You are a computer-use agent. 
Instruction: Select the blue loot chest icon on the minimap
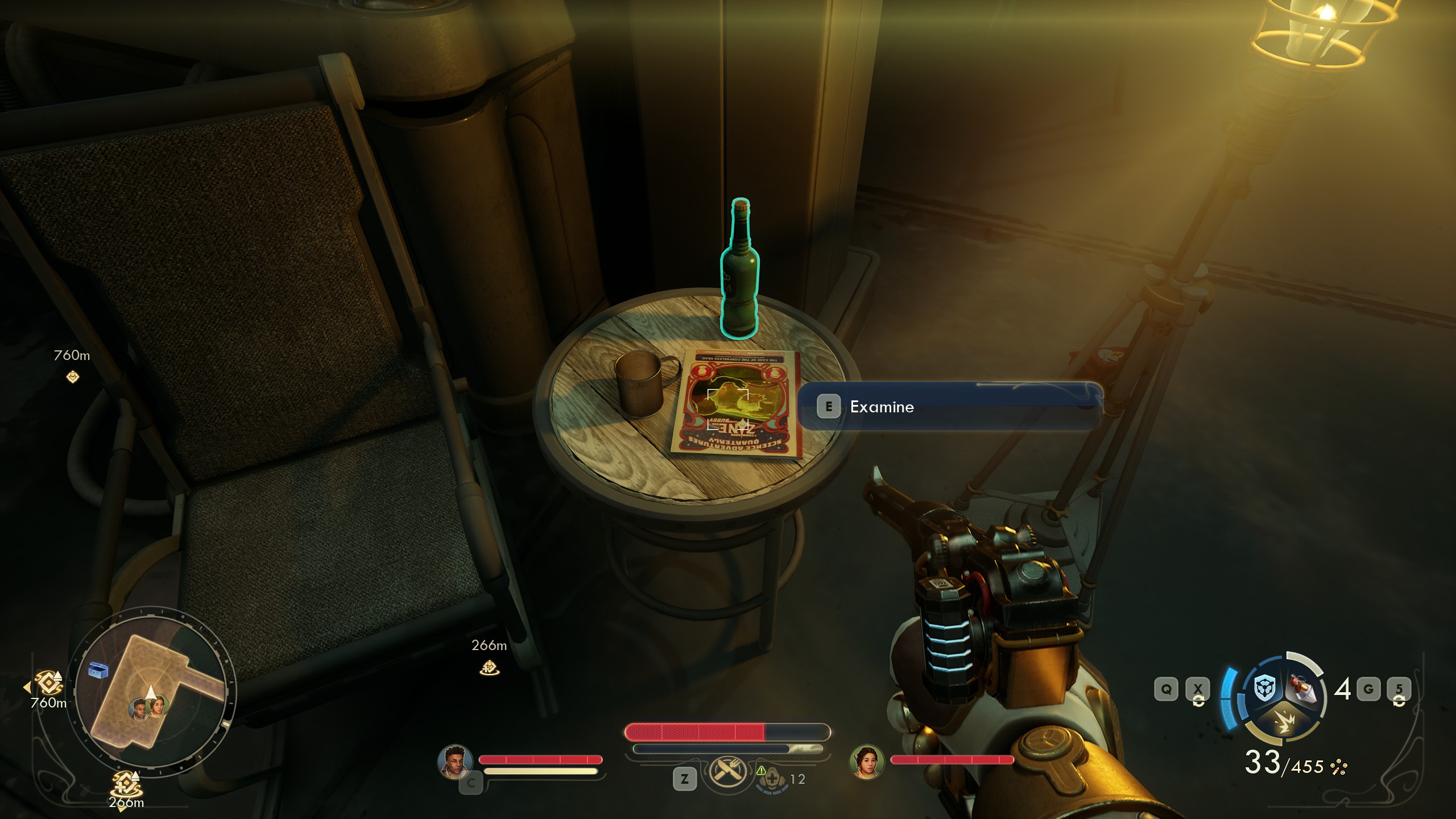click(x=98, y=671)
